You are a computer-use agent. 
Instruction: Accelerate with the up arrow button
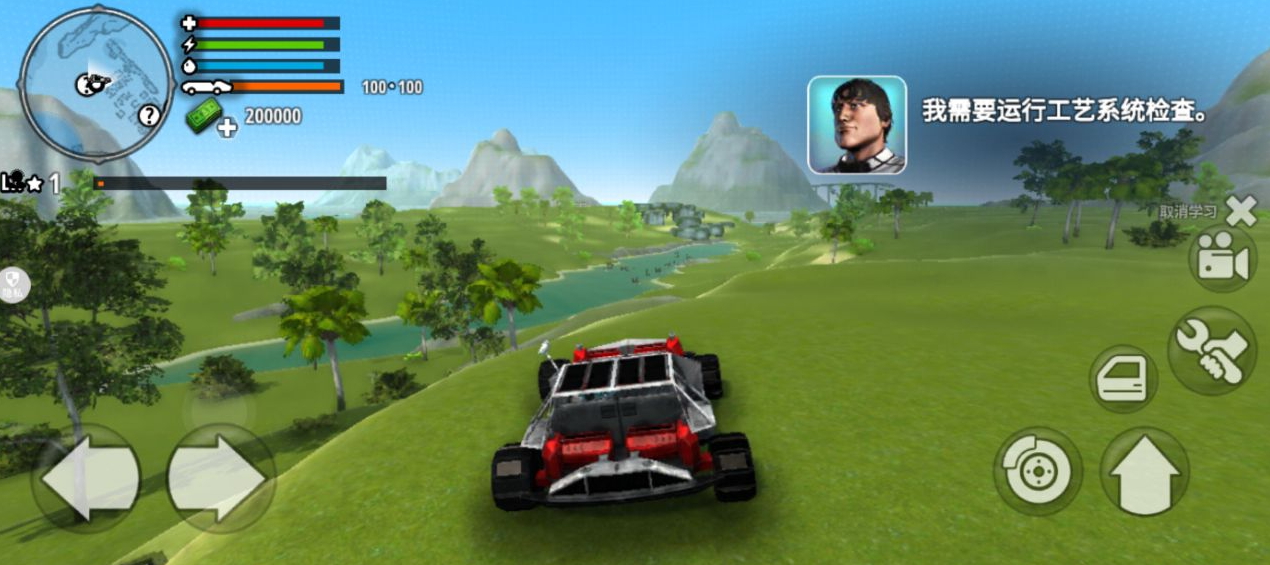pyautogui.click(x=1145, y=472)
